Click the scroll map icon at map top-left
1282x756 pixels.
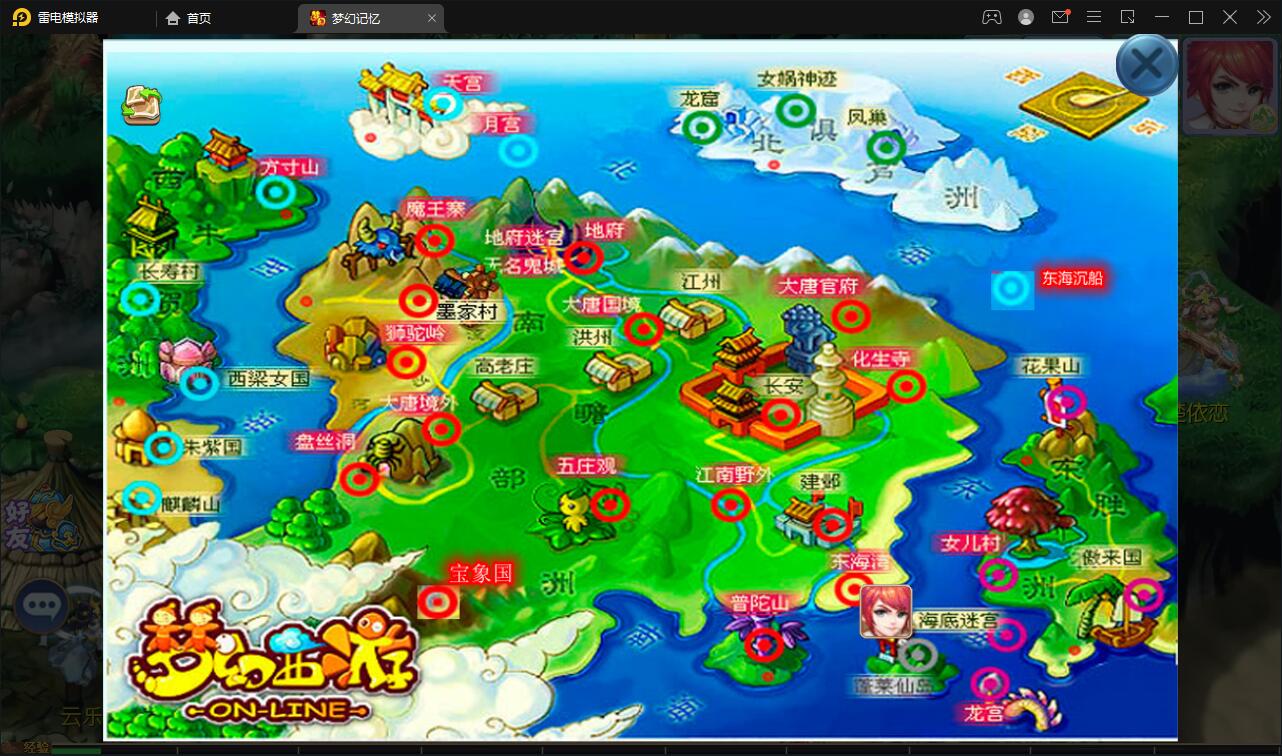[x=141, y=104]
